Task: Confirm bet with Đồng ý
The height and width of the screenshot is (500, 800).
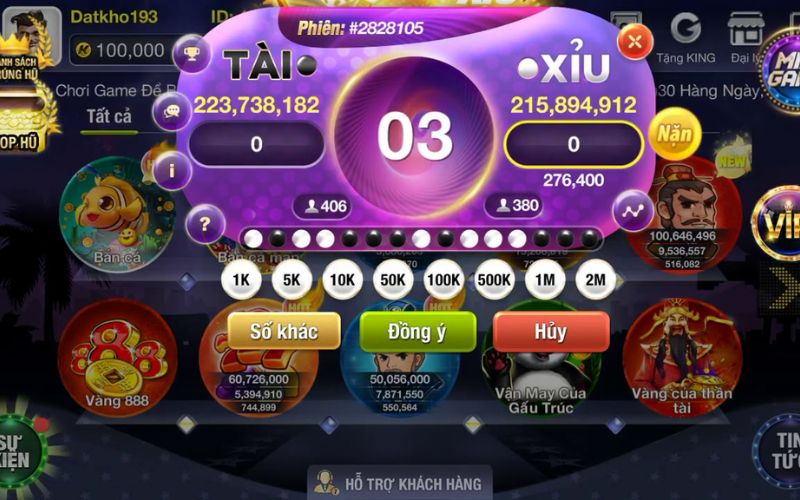Action: (418, 331)
